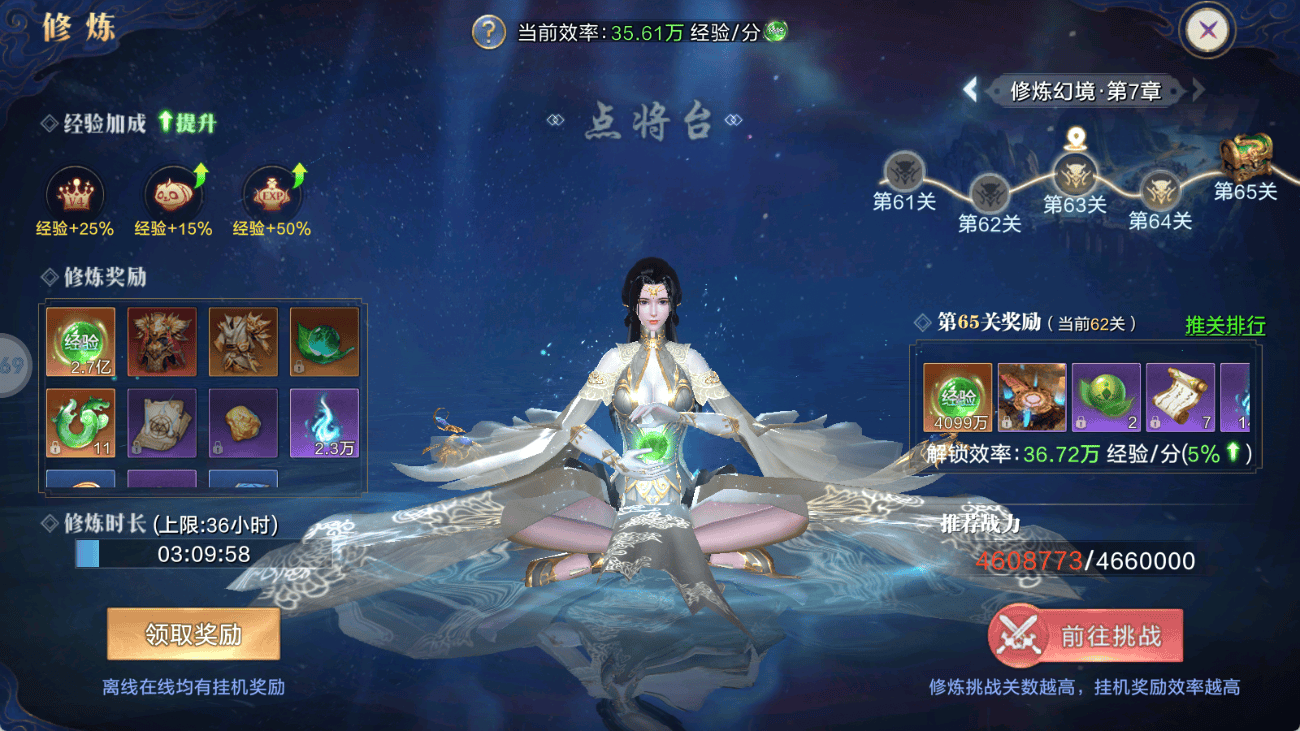Select the crown VIP 经验+25% bonus icon
Image resolution: width=1300 pixels, height=731 pixels.
coord(75,193)
